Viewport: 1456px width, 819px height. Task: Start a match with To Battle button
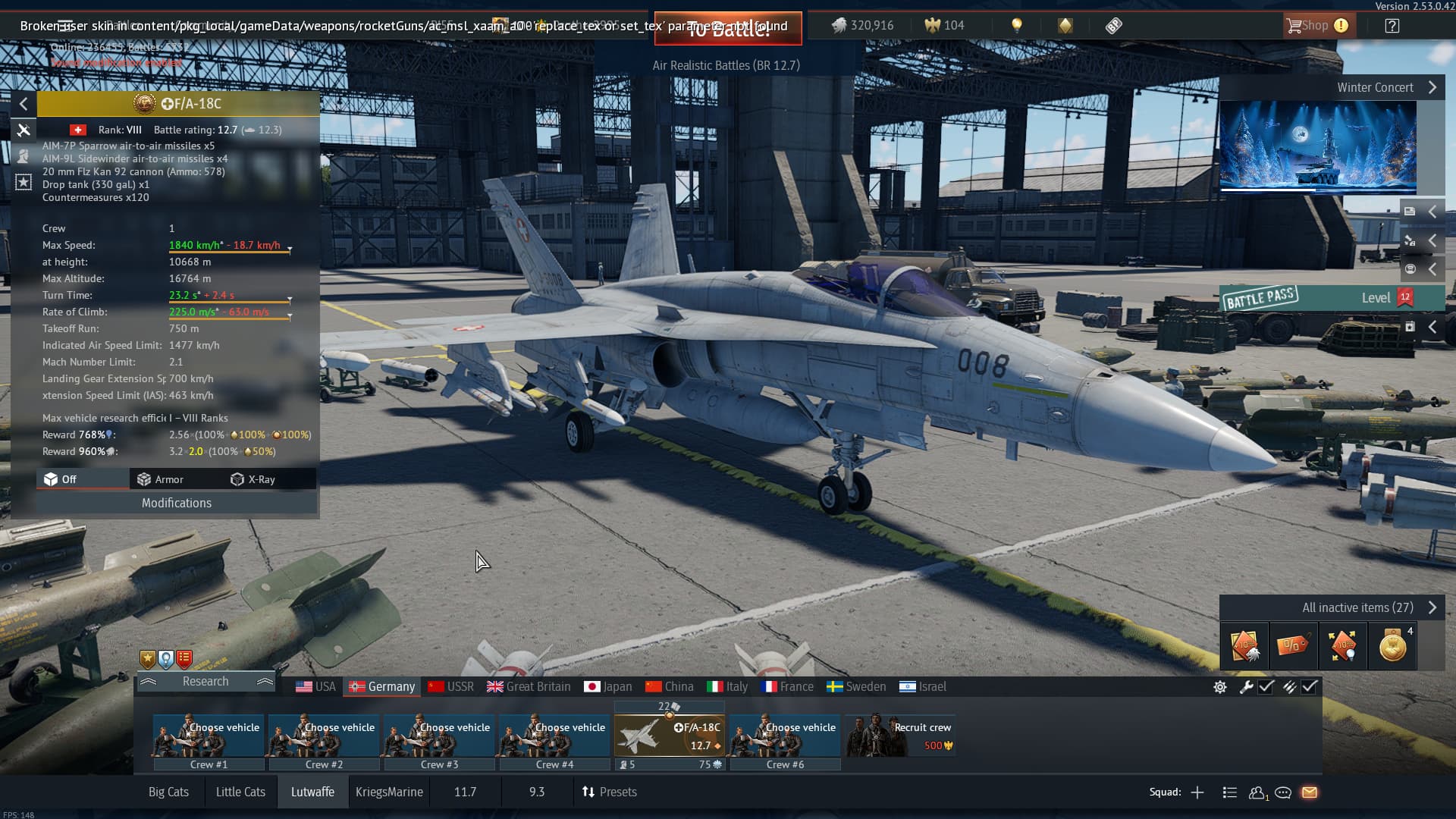point(727,29)
